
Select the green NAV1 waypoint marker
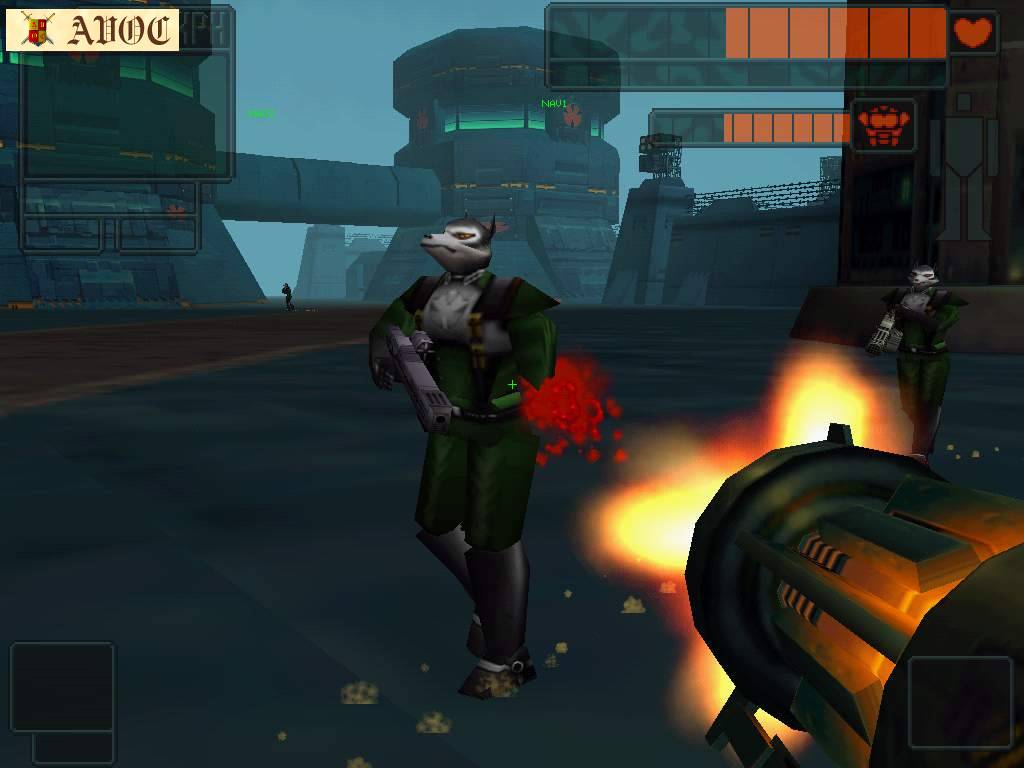click(x=554, y=104)
